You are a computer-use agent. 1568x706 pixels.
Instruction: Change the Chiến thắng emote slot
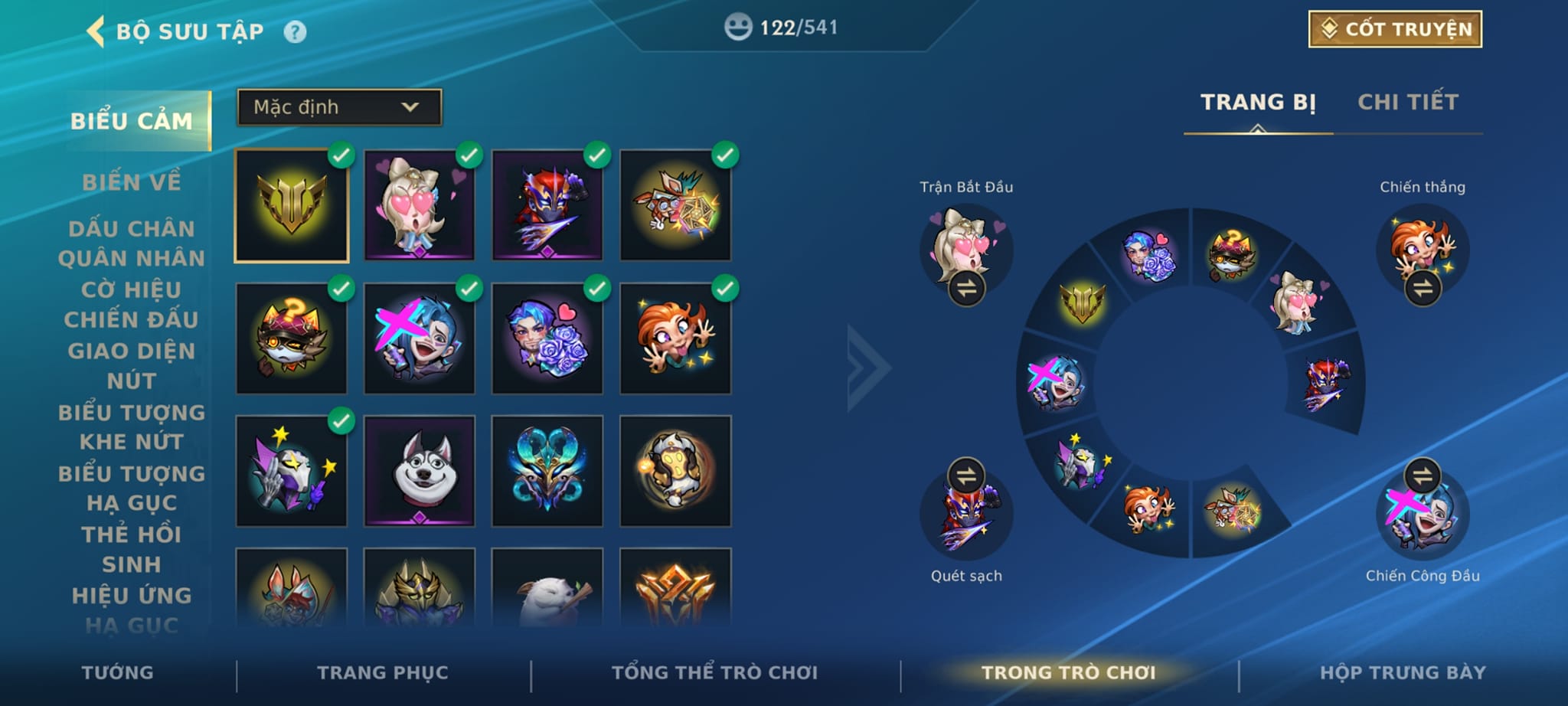pos(1423,289)
